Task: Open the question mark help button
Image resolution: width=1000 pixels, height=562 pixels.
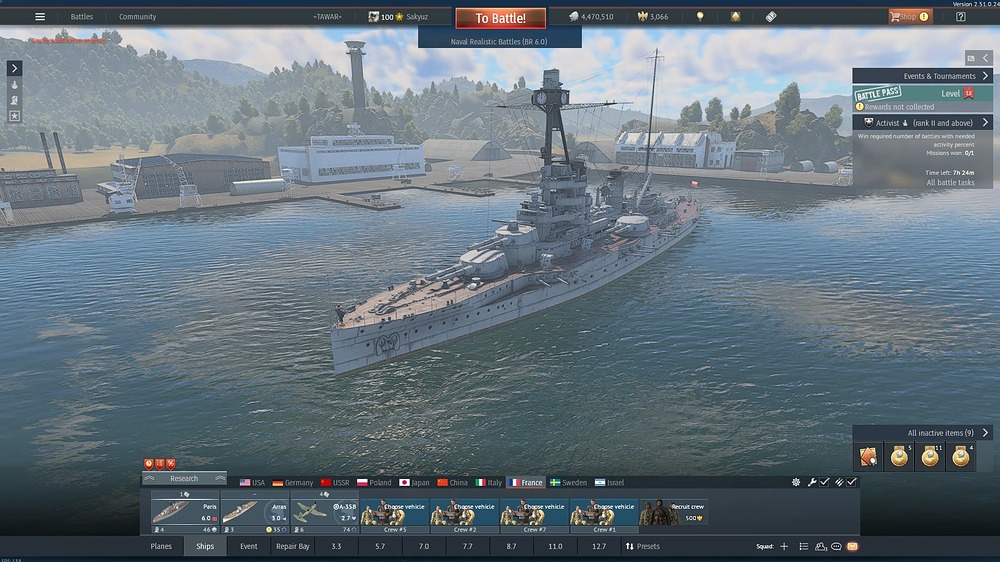Action: click(x=961, y=17)
